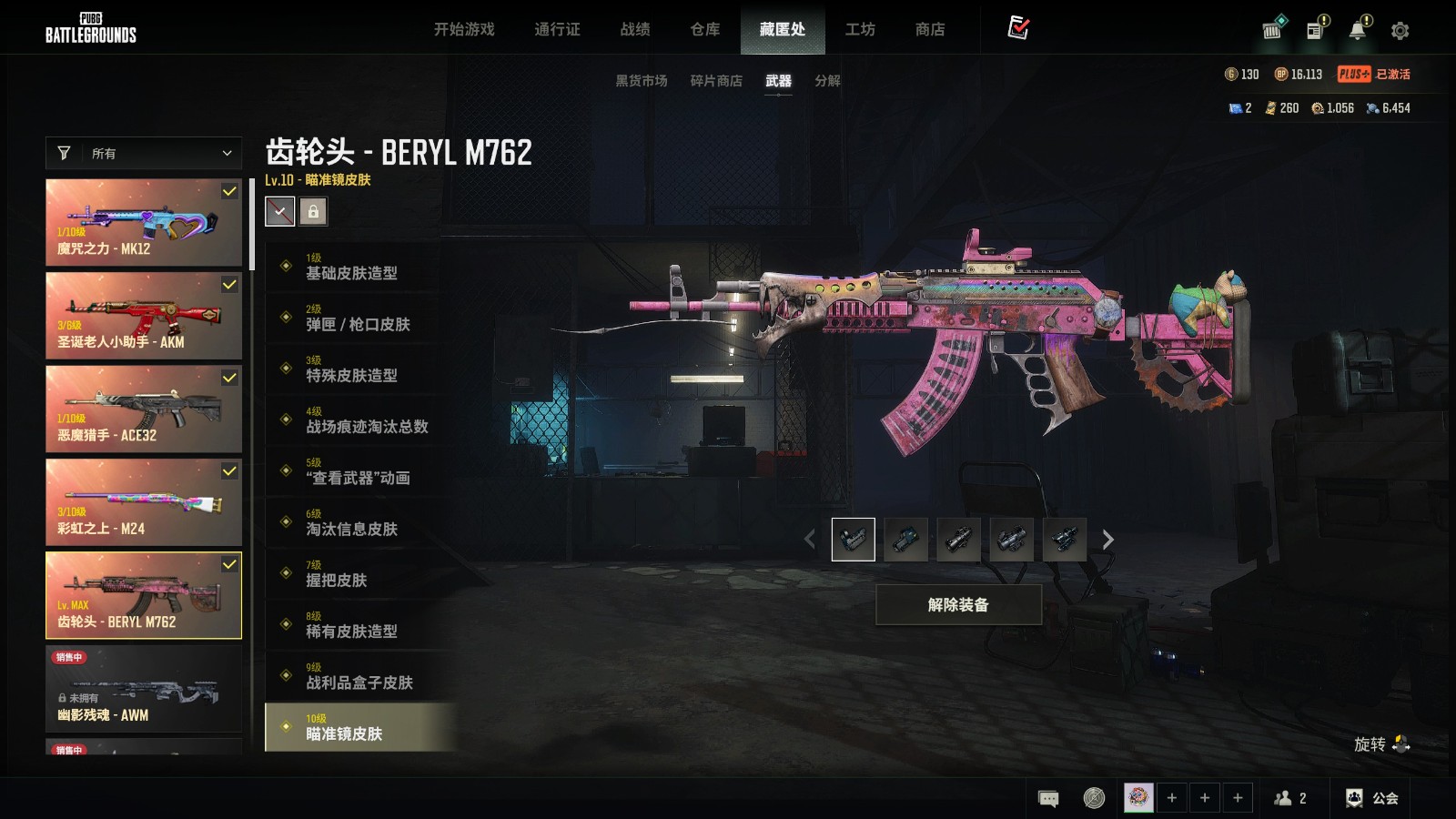Open the 开始游戏 menu
This screenshot has width=1456, height=819.
coord(464,29)
